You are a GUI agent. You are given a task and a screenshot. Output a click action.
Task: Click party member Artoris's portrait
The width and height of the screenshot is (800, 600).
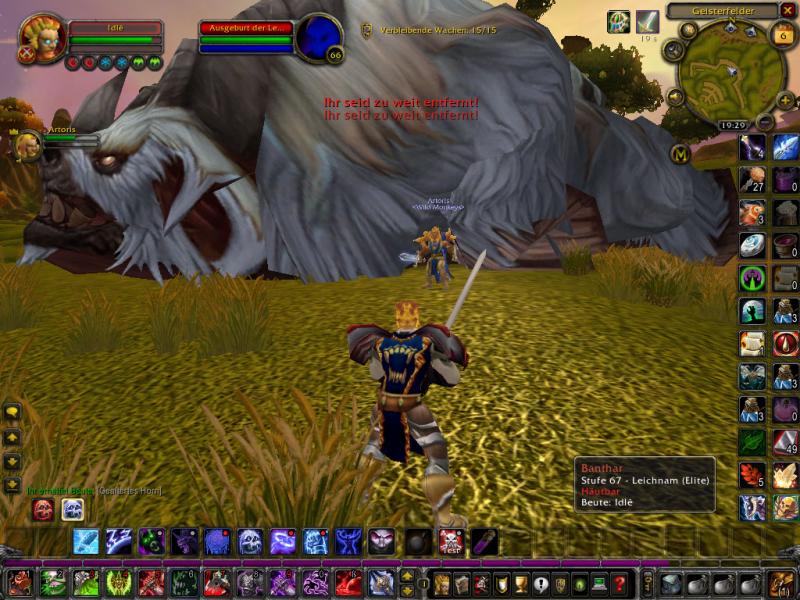coord(27,146)
